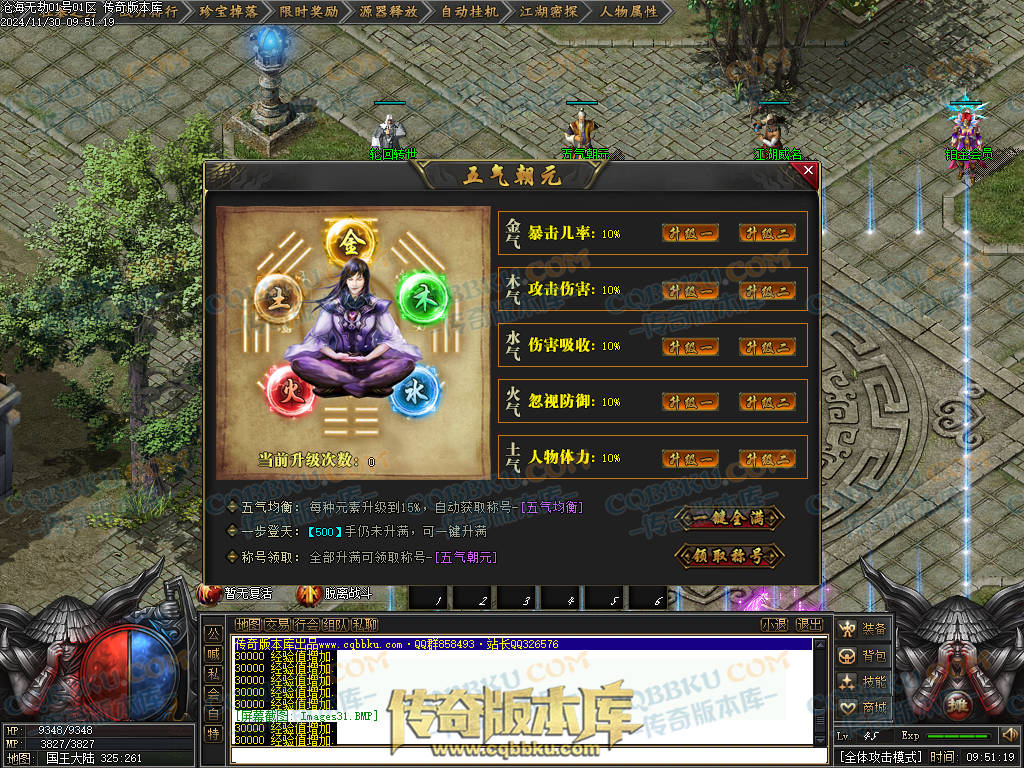Click 升级一 for 水气 伤害吸收
Screen dimensions: 1024x768
[x=690, y=346]
